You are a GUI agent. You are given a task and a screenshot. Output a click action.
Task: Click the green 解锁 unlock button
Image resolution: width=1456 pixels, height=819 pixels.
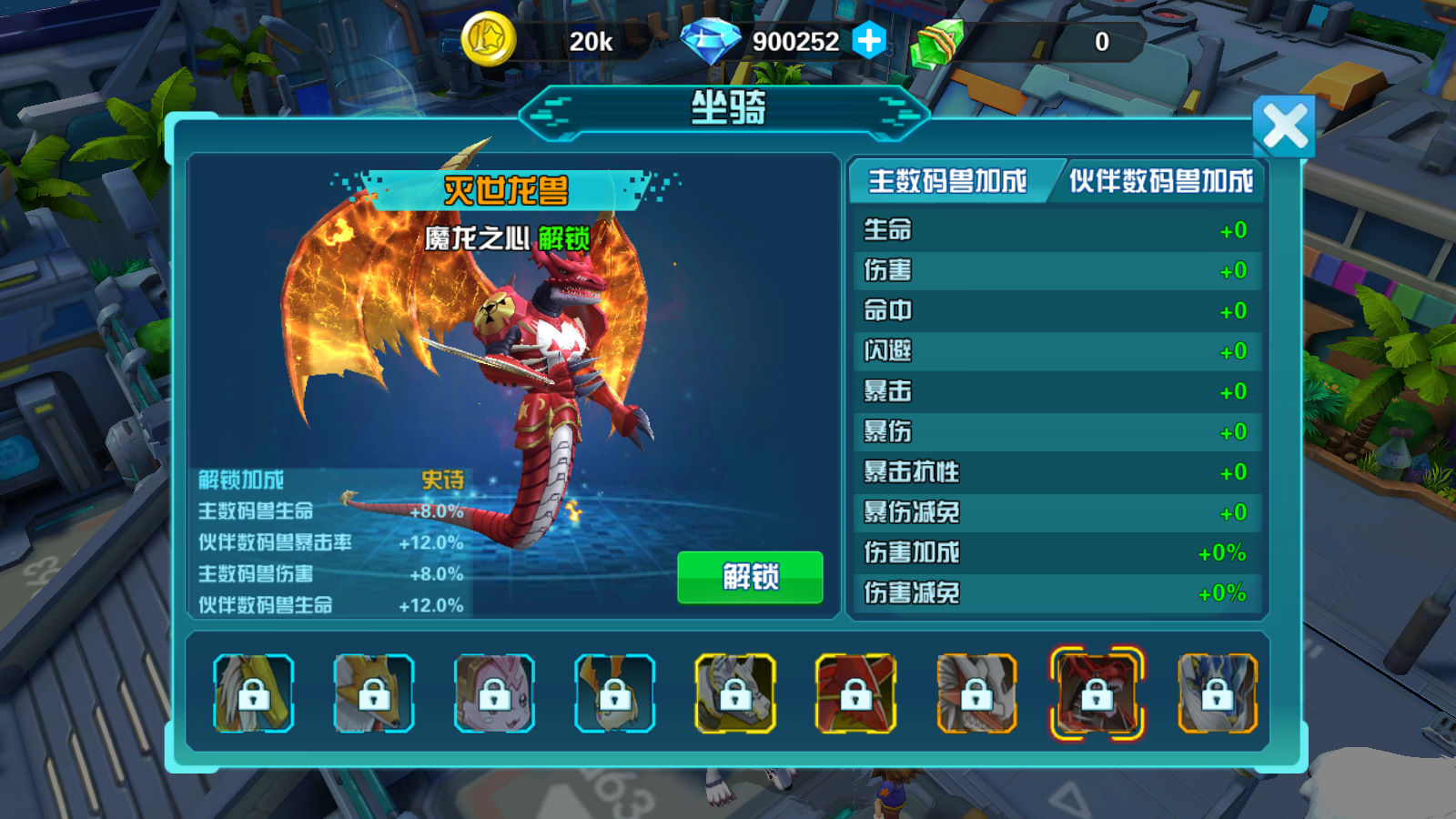coord(750,577)
